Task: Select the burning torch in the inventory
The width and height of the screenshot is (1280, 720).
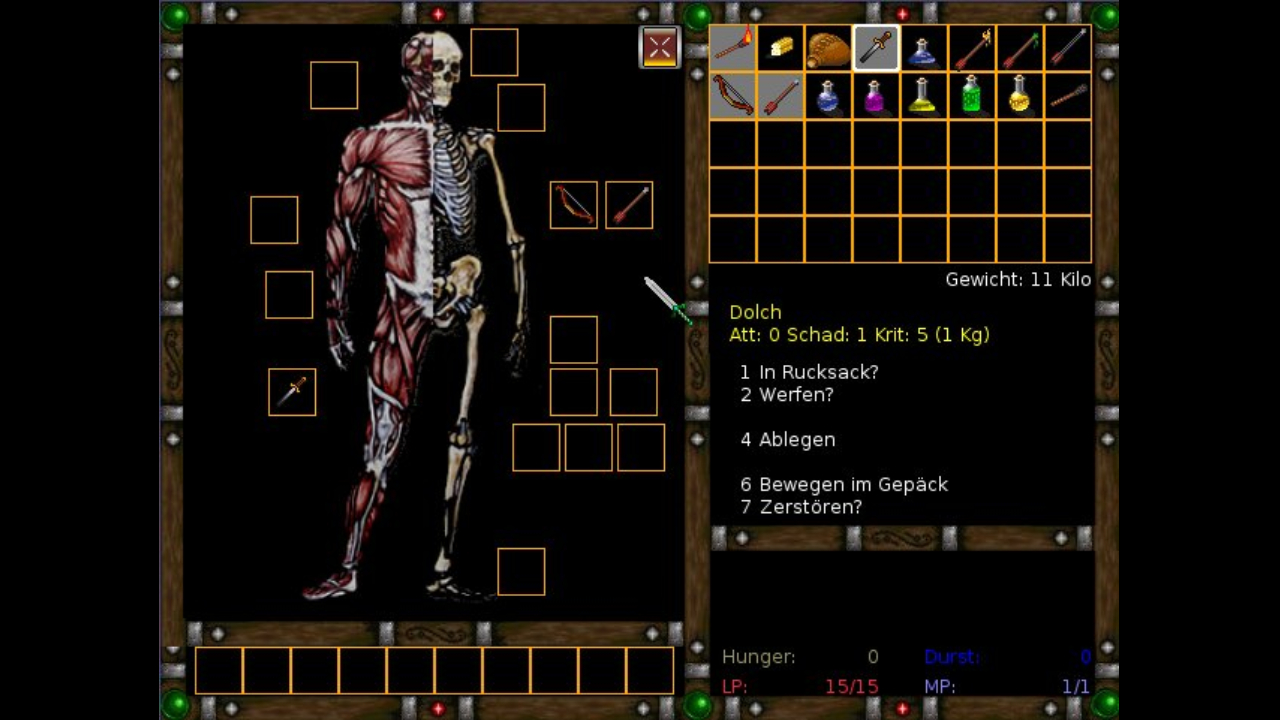Action: 734,47
